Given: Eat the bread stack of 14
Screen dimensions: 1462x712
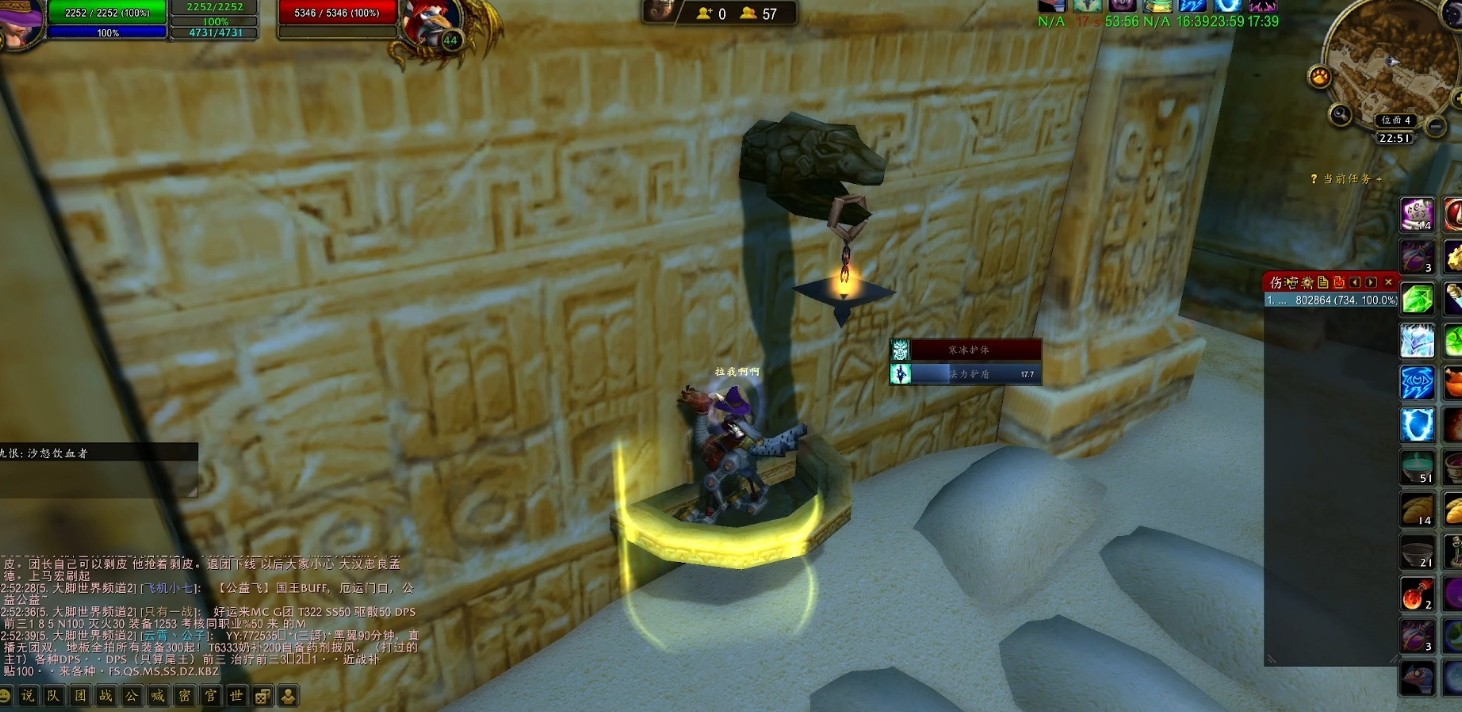Looking at the screenshot, I should [x=1417, y=509].
